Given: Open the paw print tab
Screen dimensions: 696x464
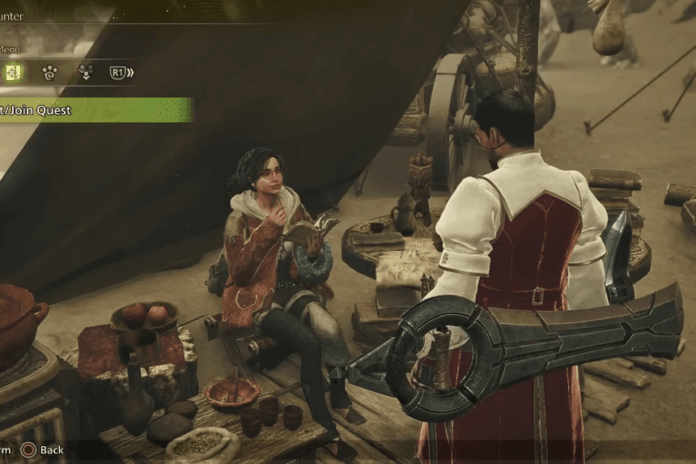Looking at the screenshot, I should click(48, 72).
